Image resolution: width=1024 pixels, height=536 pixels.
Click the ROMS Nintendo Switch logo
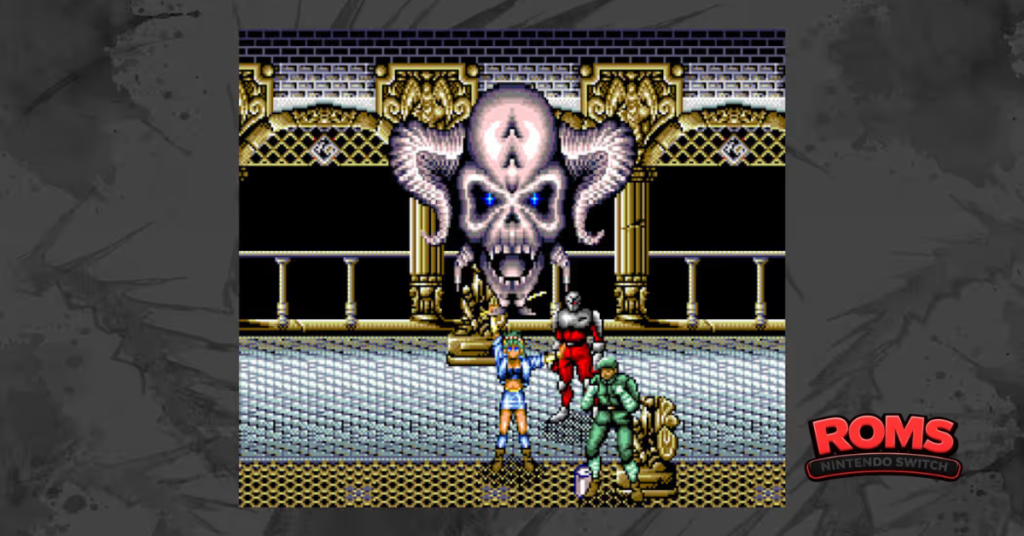pos(883,447)
